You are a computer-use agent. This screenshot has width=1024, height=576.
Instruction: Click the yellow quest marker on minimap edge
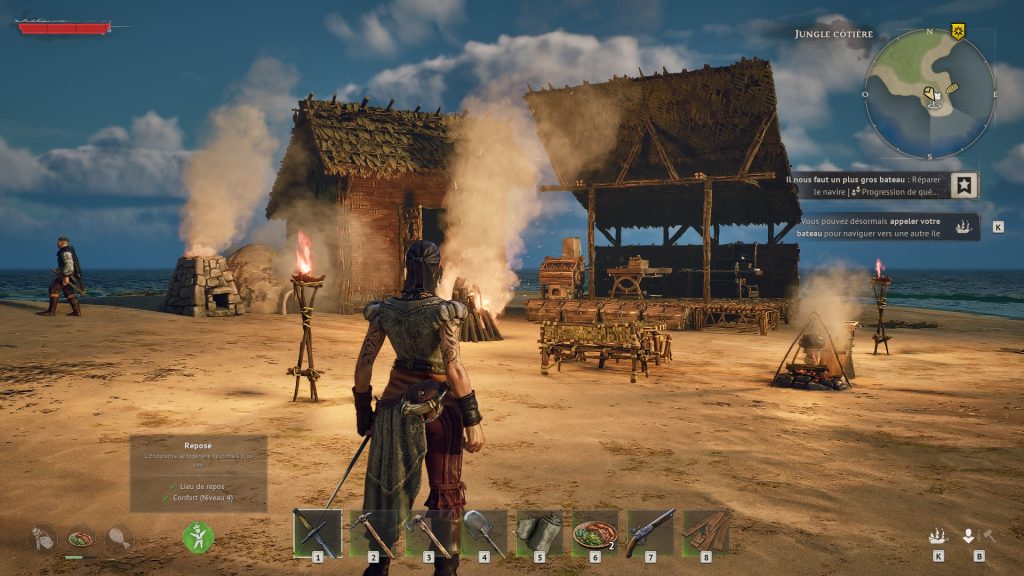(x=958, y=32)
